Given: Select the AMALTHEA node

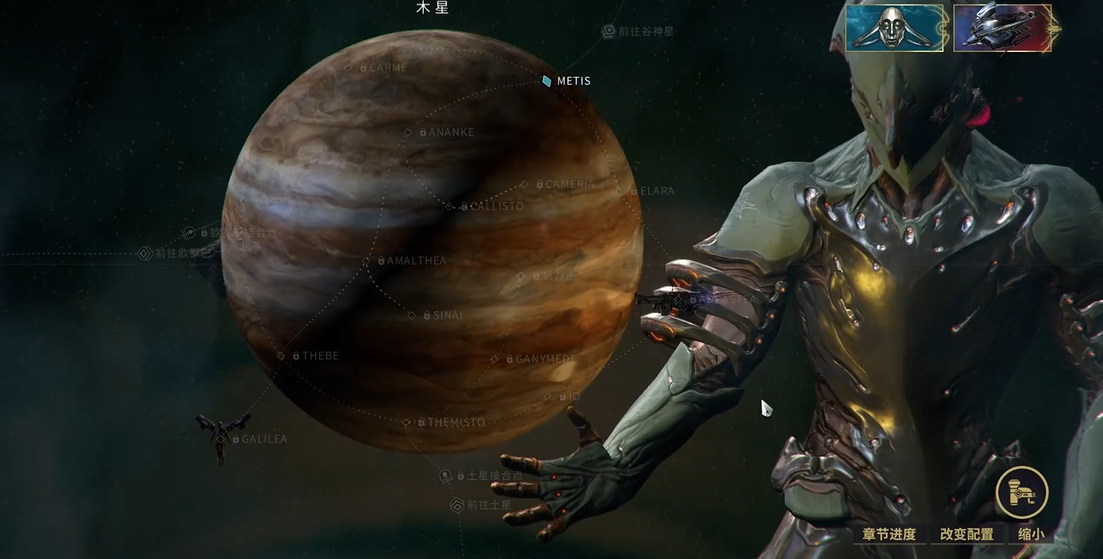Looking at the screenshot, I should [x=411, y=261].
